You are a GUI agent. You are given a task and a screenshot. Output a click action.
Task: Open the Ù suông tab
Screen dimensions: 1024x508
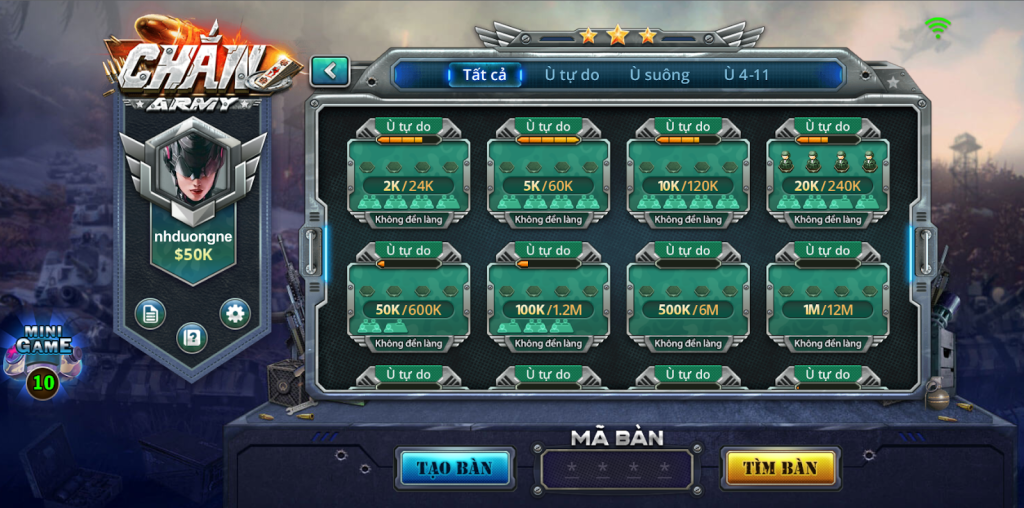point(659,75)
